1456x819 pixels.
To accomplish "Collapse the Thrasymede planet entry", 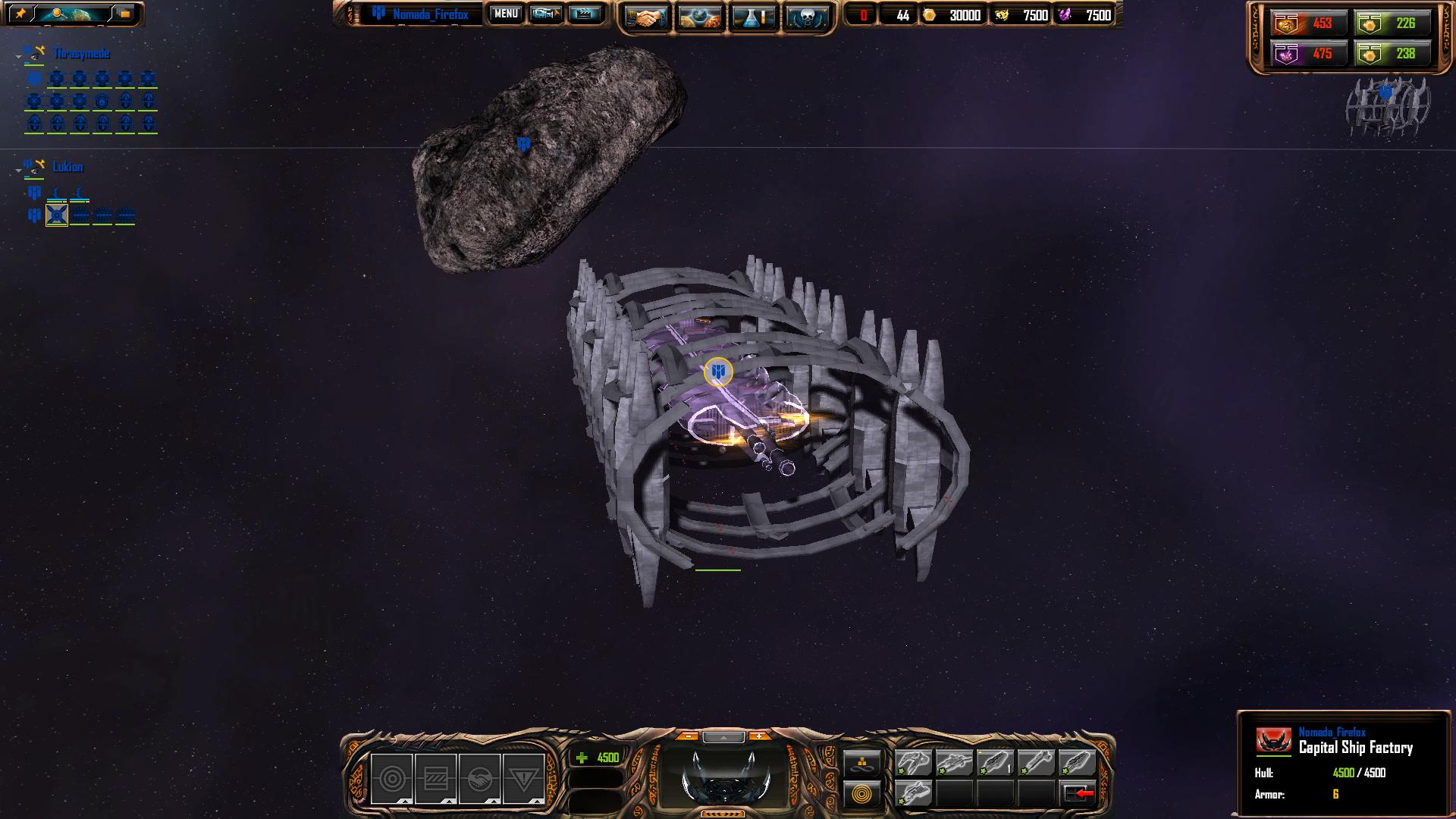I will (x=18, y=56).
